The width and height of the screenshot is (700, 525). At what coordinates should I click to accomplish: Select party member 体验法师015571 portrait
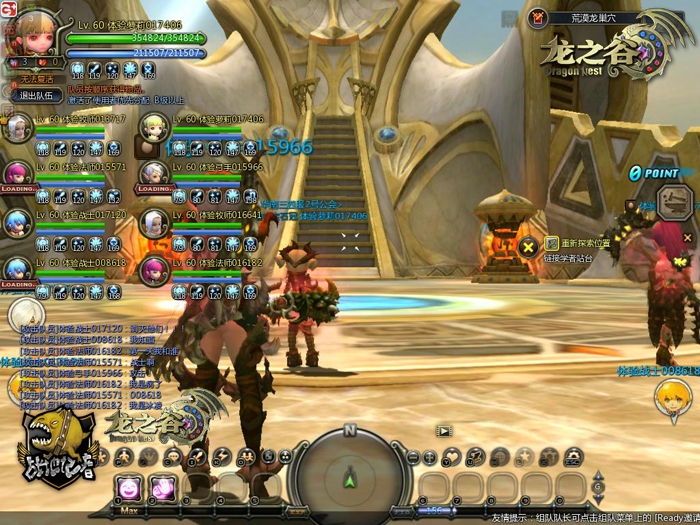[18, 174]
